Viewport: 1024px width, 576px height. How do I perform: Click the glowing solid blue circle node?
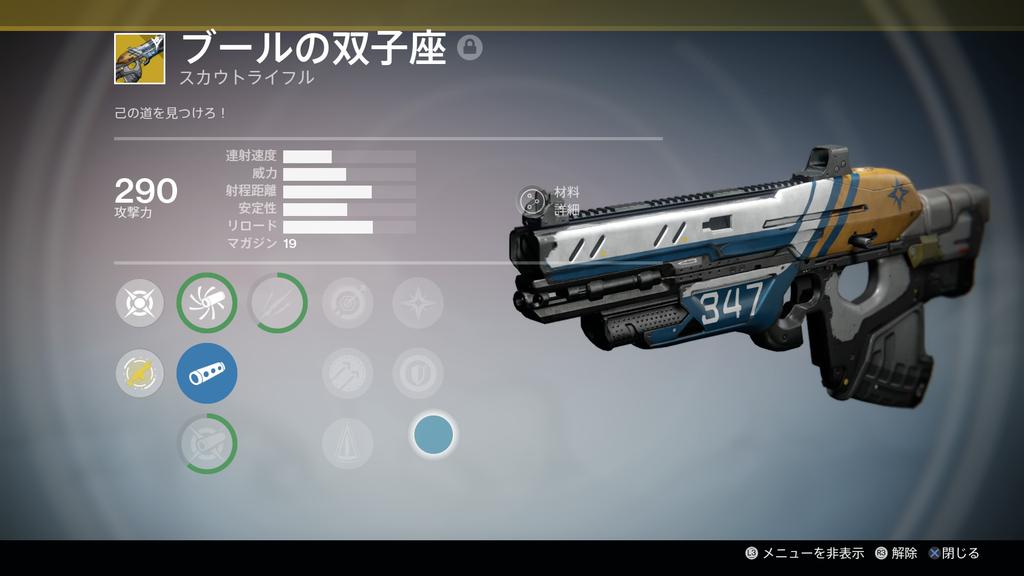click(x=433, y=434)
